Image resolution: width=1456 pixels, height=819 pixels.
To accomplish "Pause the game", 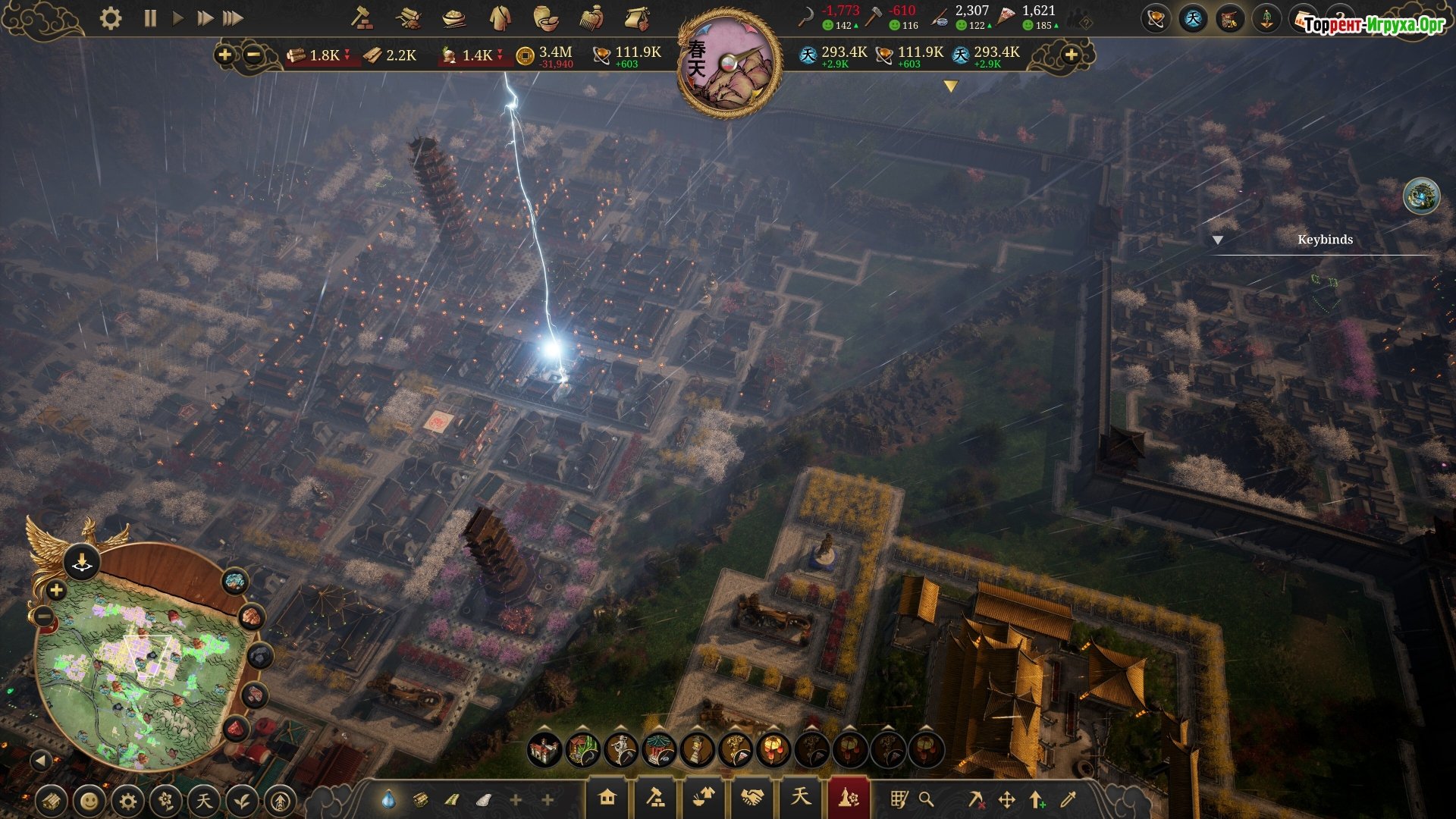I will [150, 18].
